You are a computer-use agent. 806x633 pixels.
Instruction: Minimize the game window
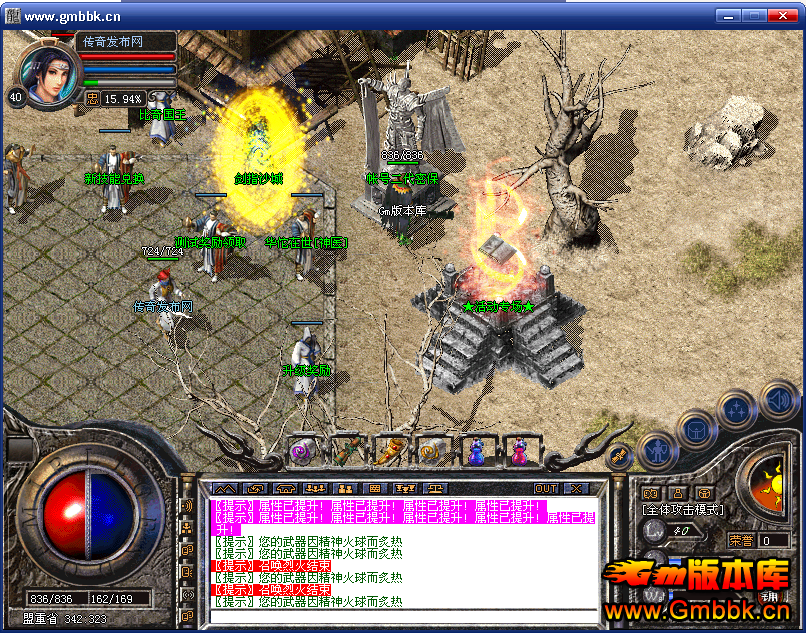[731, 15]
